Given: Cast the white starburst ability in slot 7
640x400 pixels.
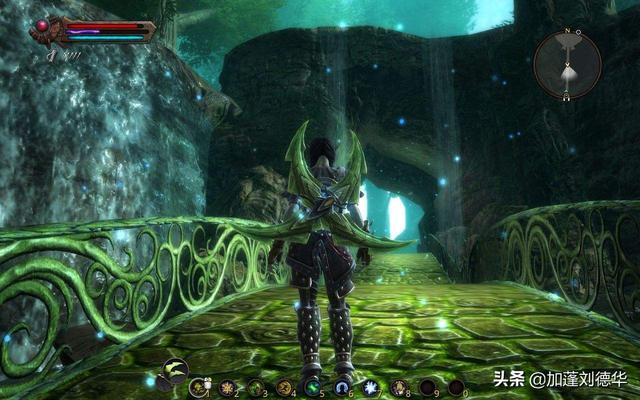Looking at the screenshot, I should point(370,386).
